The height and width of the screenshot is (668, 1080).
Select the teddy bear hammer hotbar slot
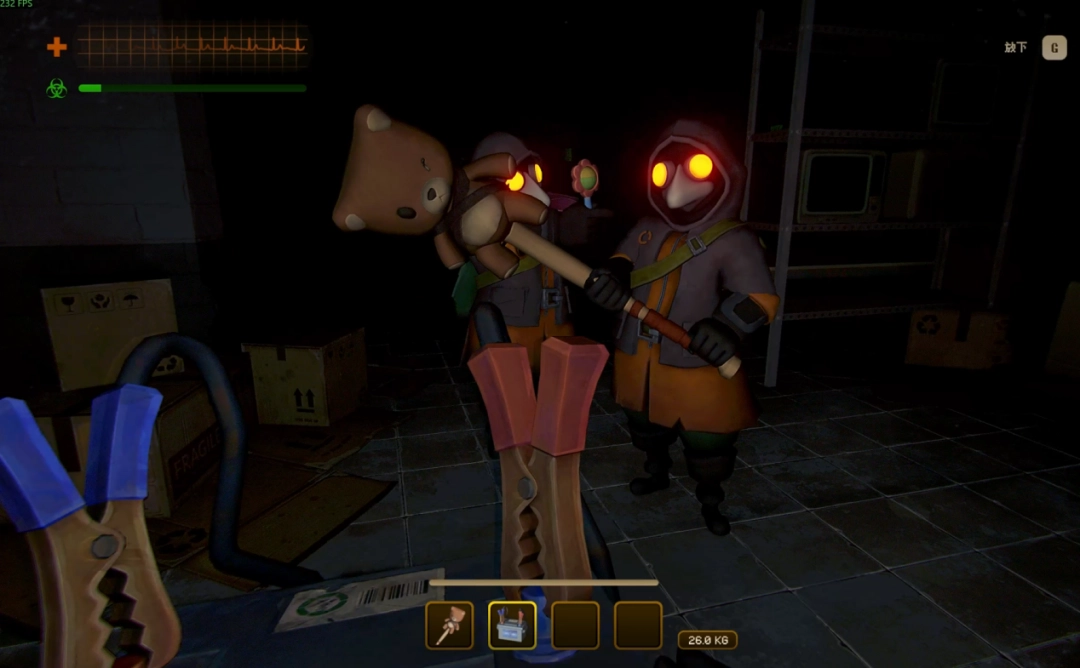[x=449, y=625]
